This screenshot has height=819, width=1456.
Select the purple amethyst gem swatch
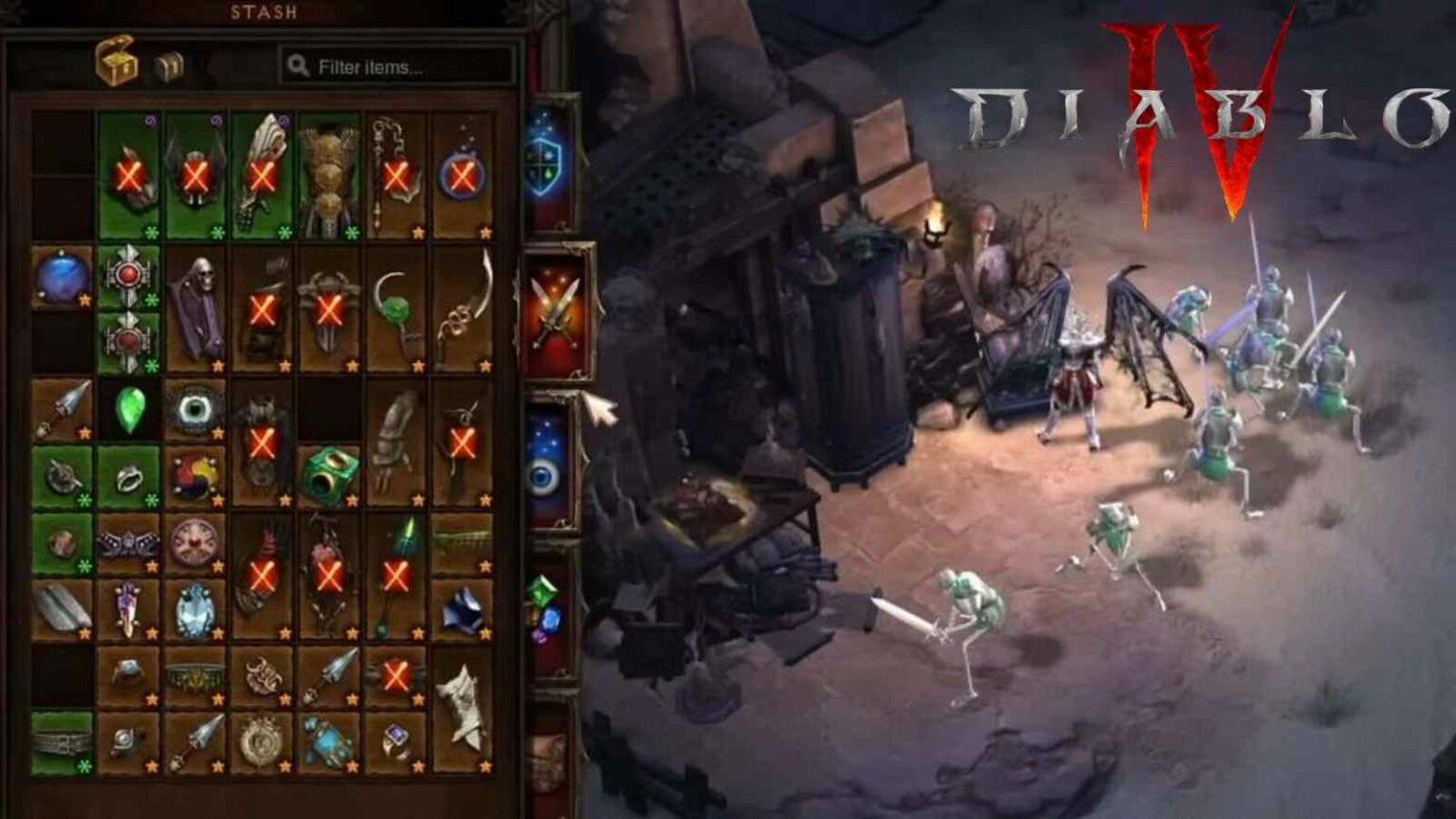[539, 638]
